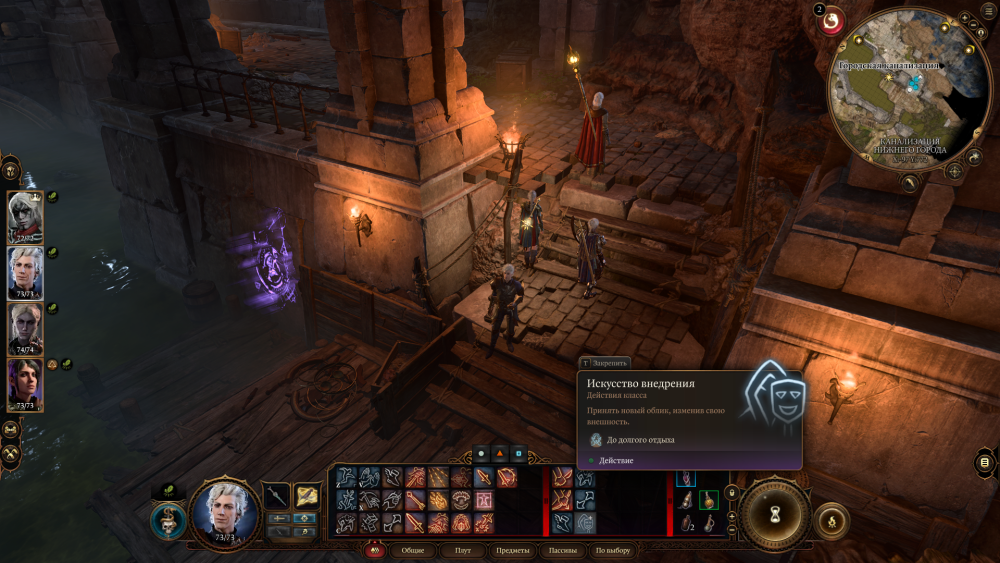
Task: Click the red notification icon with counter 2
Action: 832,22
